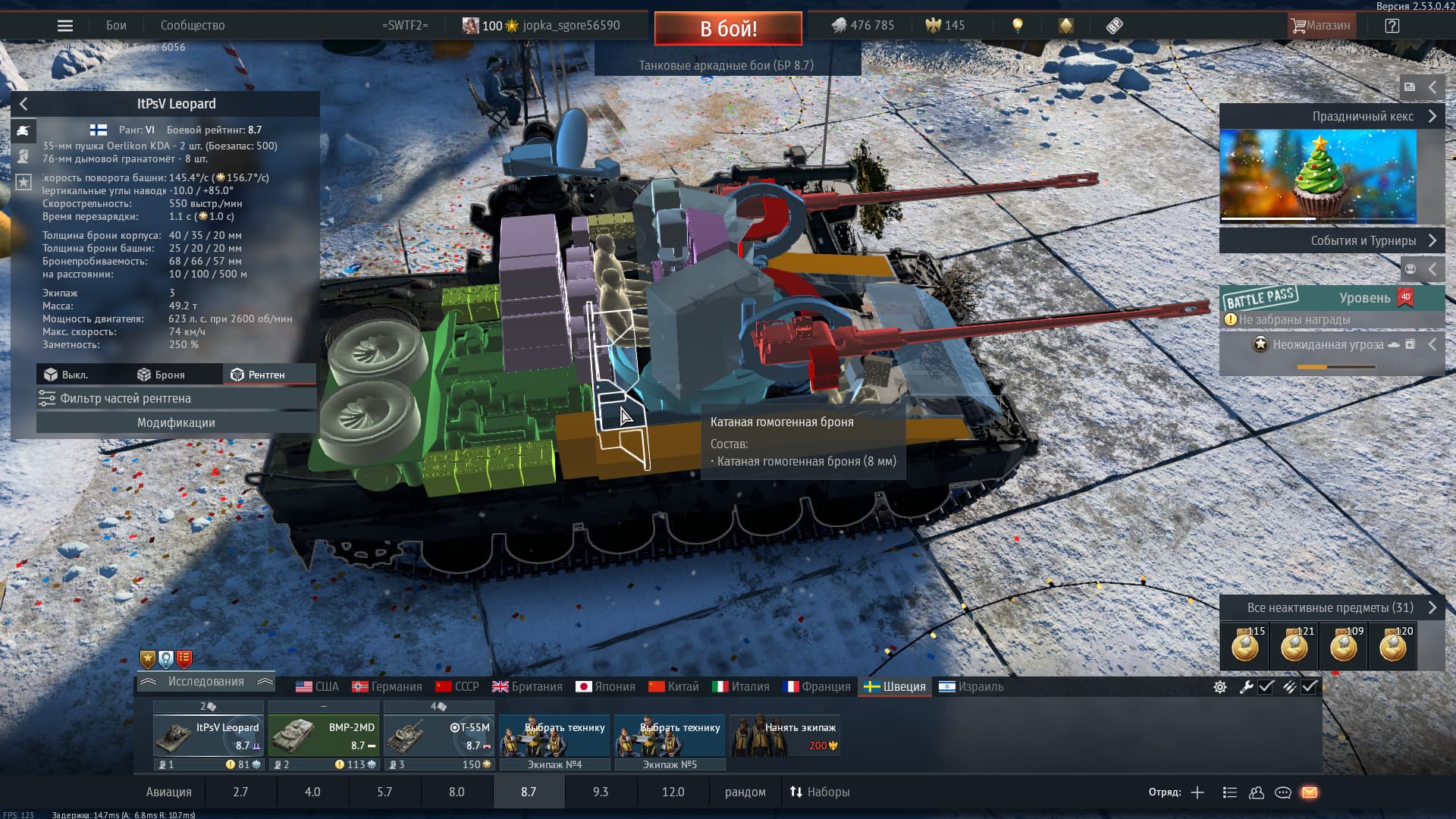Open the orange mail envelope icon
Viewport: 1456px width, 819px height.
[x=1310, y=792]
